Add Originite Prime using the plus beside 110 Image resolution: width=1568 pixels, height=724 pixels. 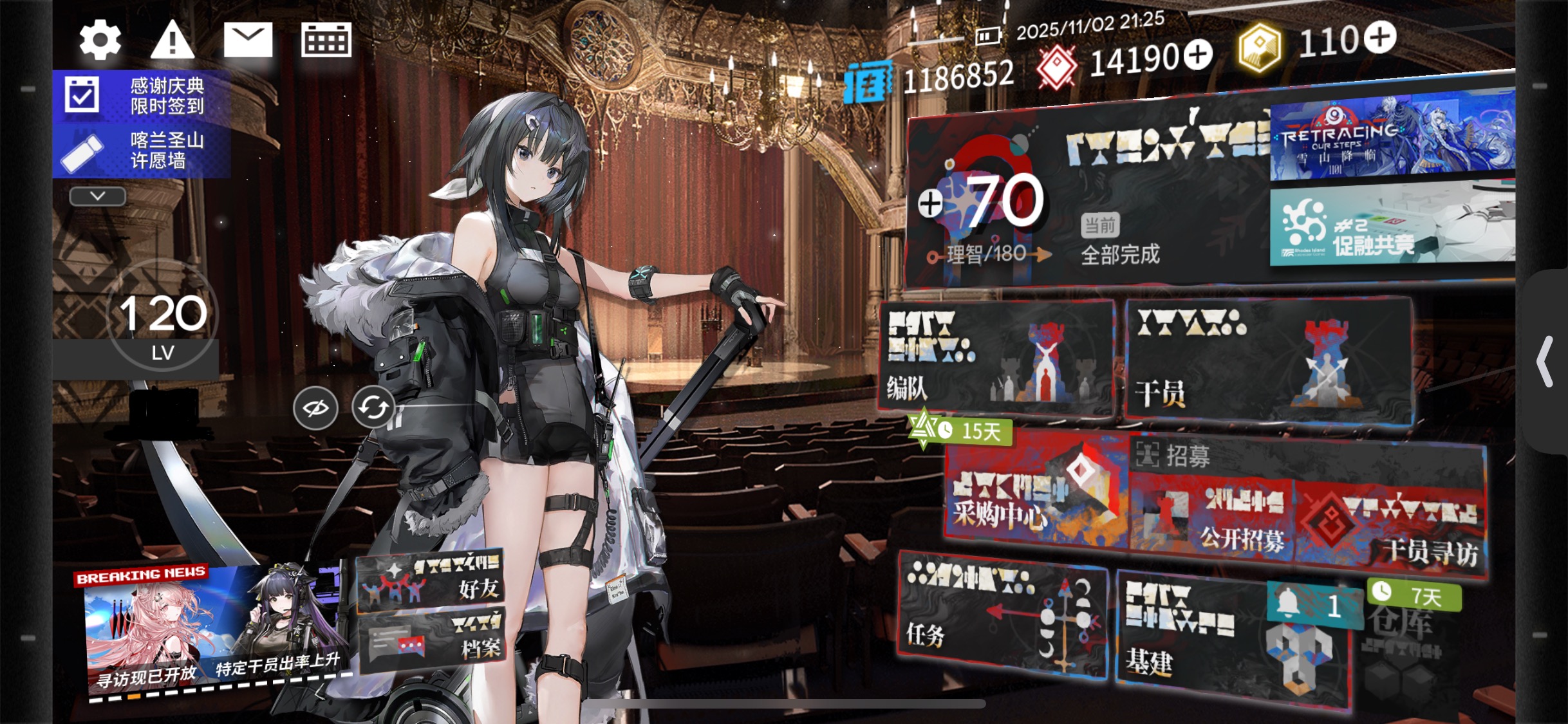[x=1379, y=37]
